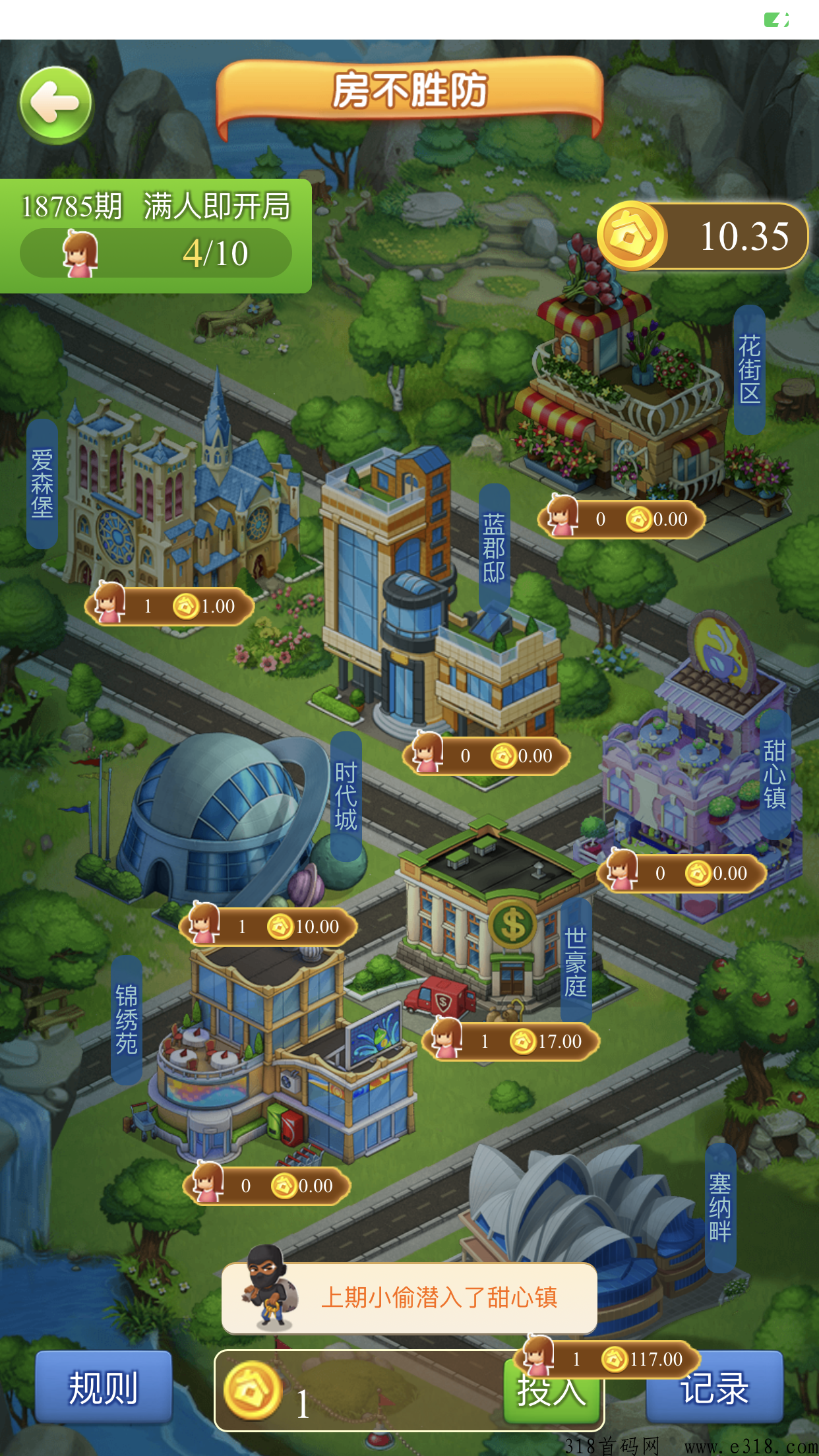Viewport: 819px width, 1456px height.
Task: Open the 规则 rules panel
Action: 104,1386
